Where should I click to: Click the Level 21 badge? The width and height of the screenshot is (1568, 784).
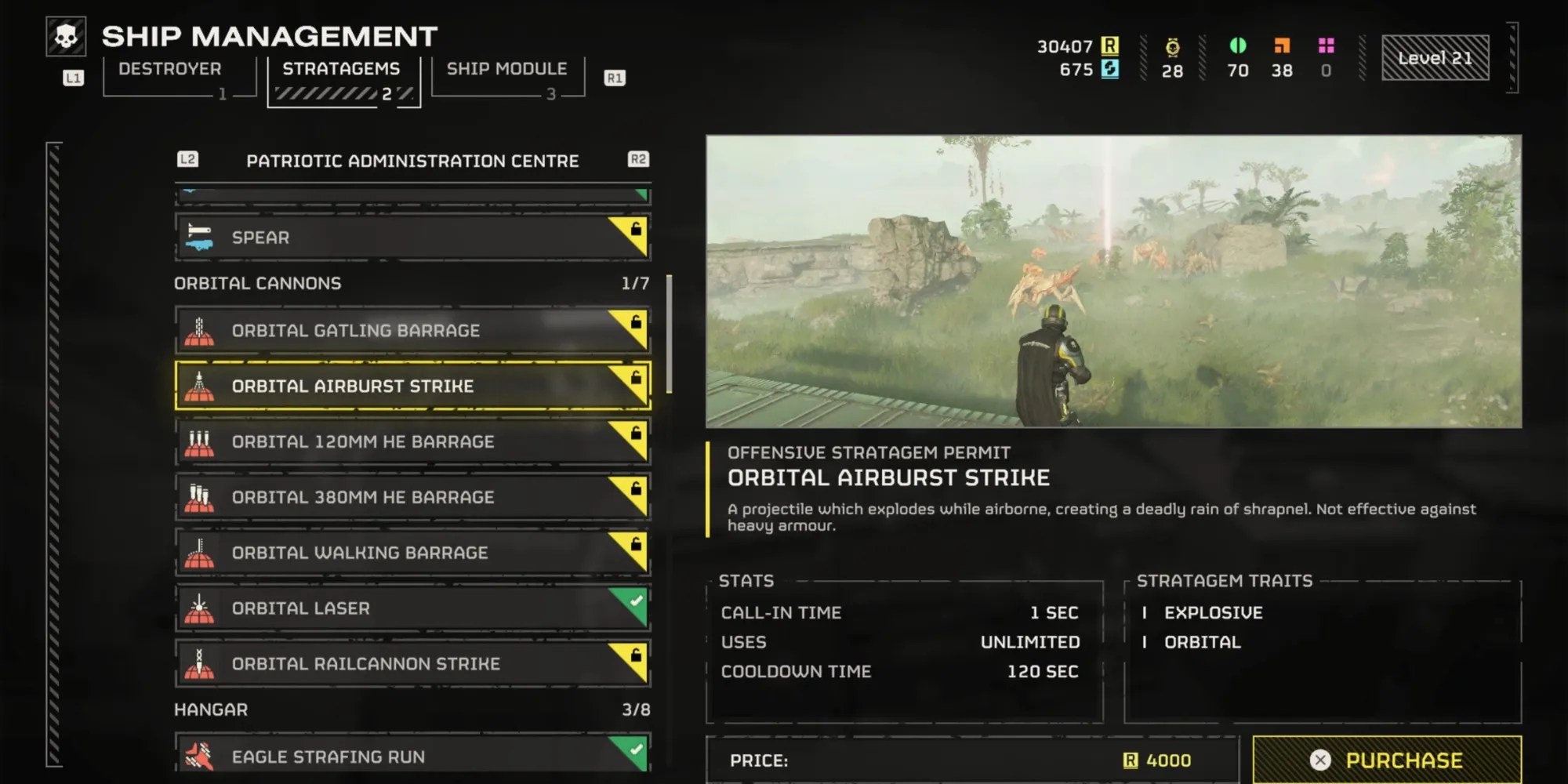click(1435, 56)
